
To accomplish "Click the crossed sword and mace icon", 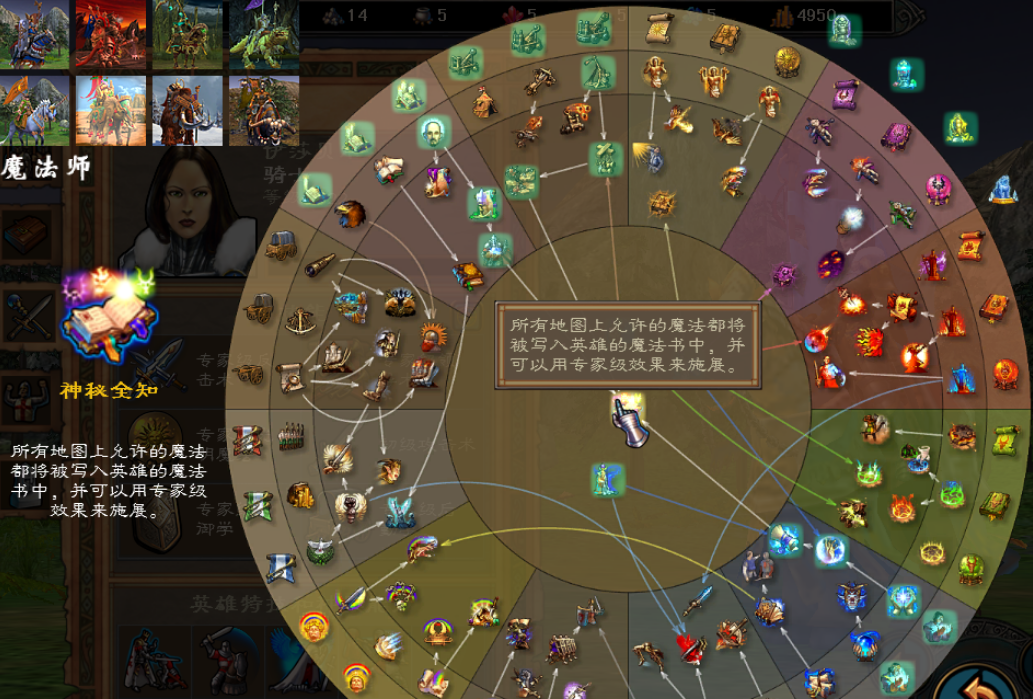I will 27,318.
